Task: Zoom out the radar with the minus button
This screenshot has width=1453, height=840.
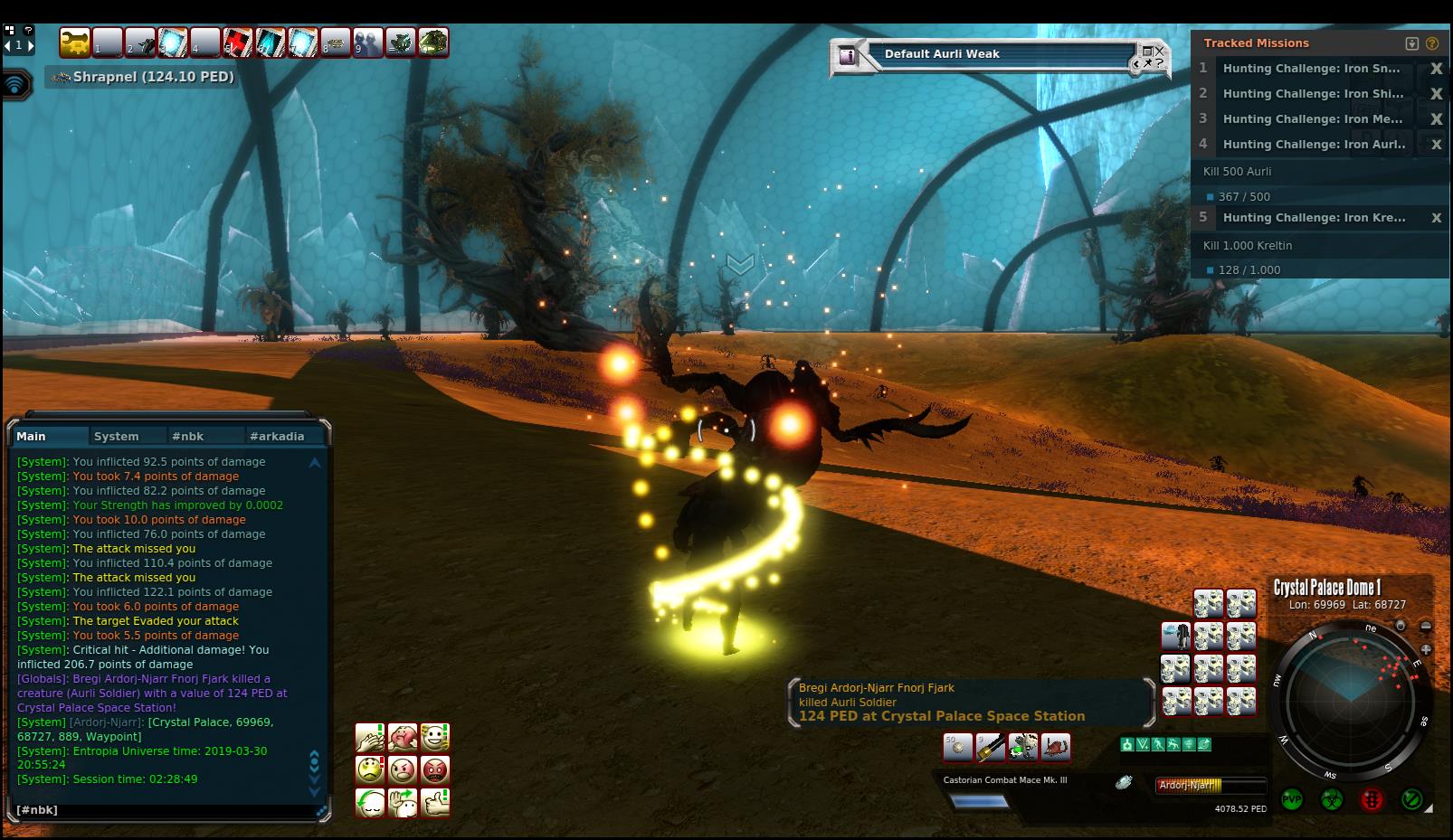Action: (1426, 626)
